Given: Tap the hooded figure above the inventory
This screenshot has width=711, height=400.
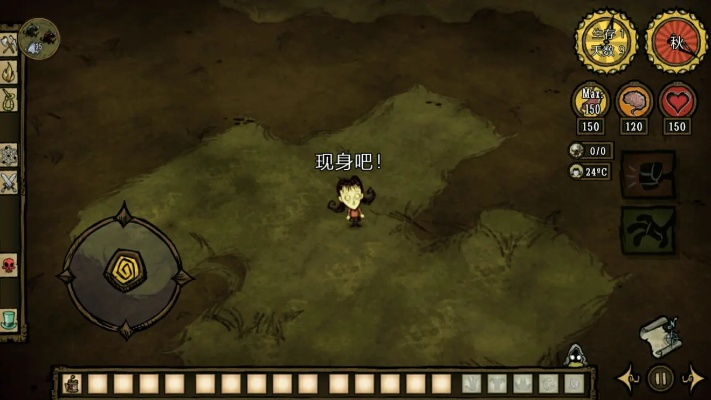Looking at the screenshot, I should pos(575,355).
